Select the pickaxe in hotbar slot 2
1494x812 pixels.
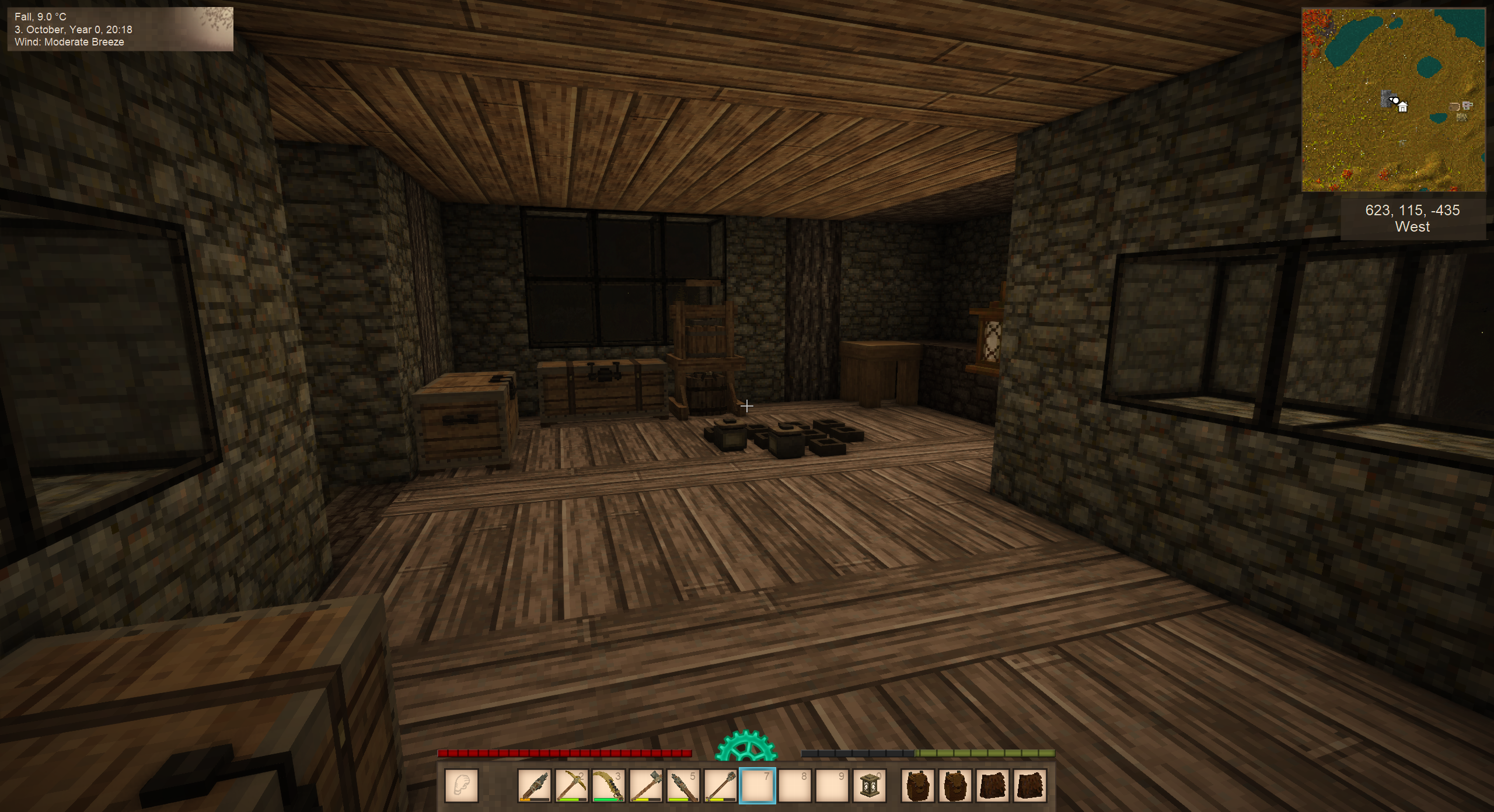click(571, 786)
